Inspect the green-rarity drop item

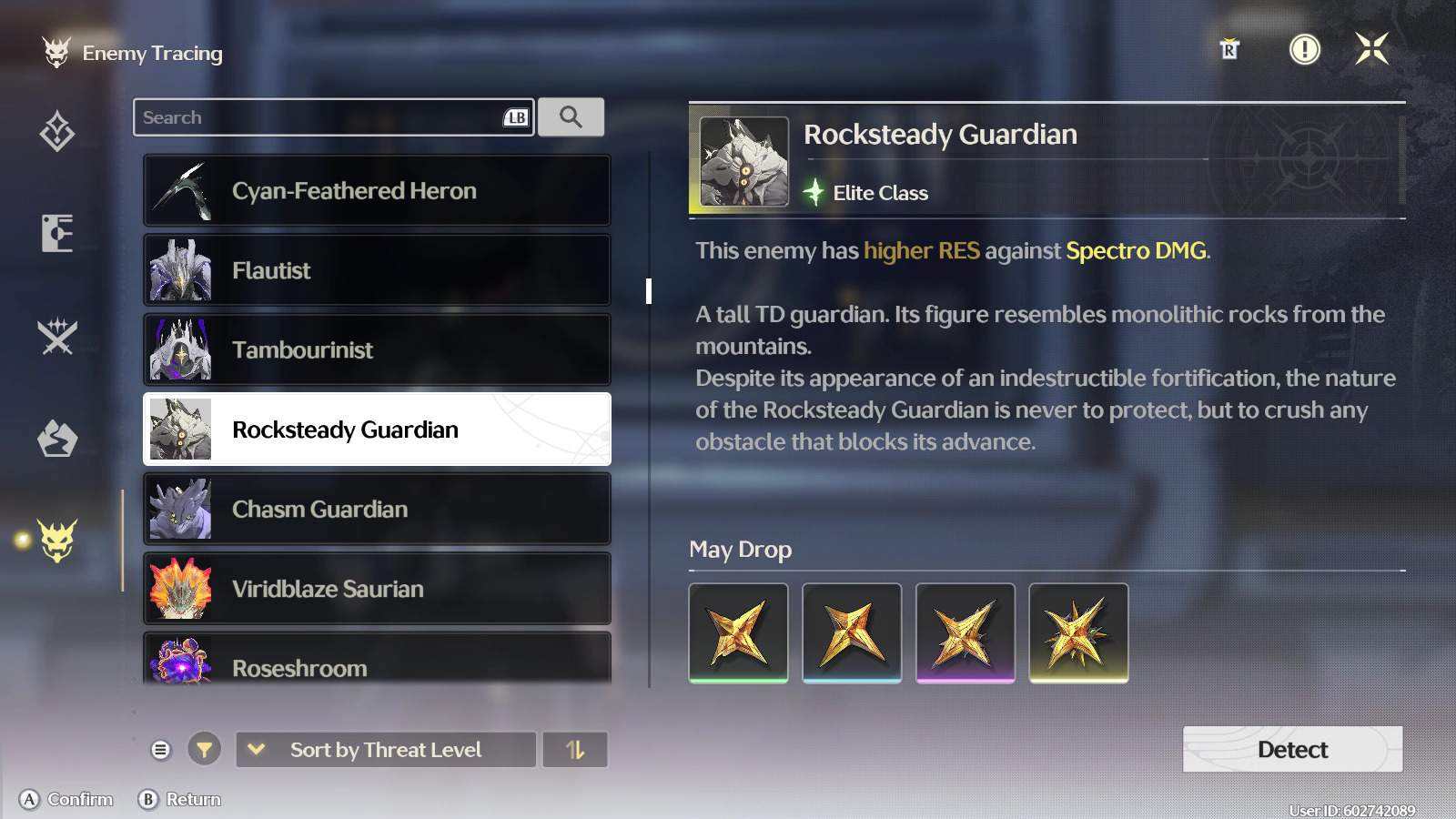[x=738, y=632]
